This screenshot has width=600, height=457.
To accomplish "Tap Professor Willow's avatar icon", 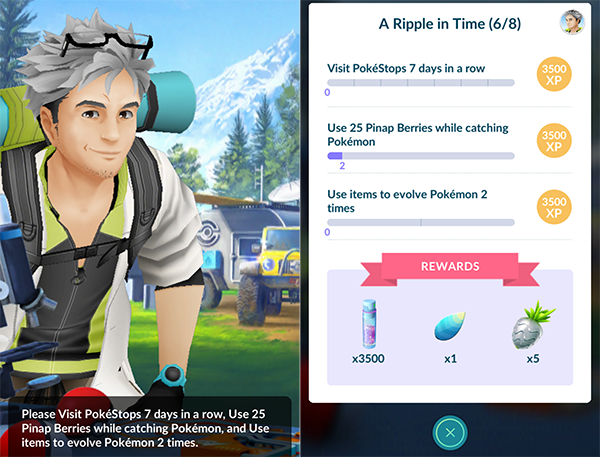I will point(572,21).
